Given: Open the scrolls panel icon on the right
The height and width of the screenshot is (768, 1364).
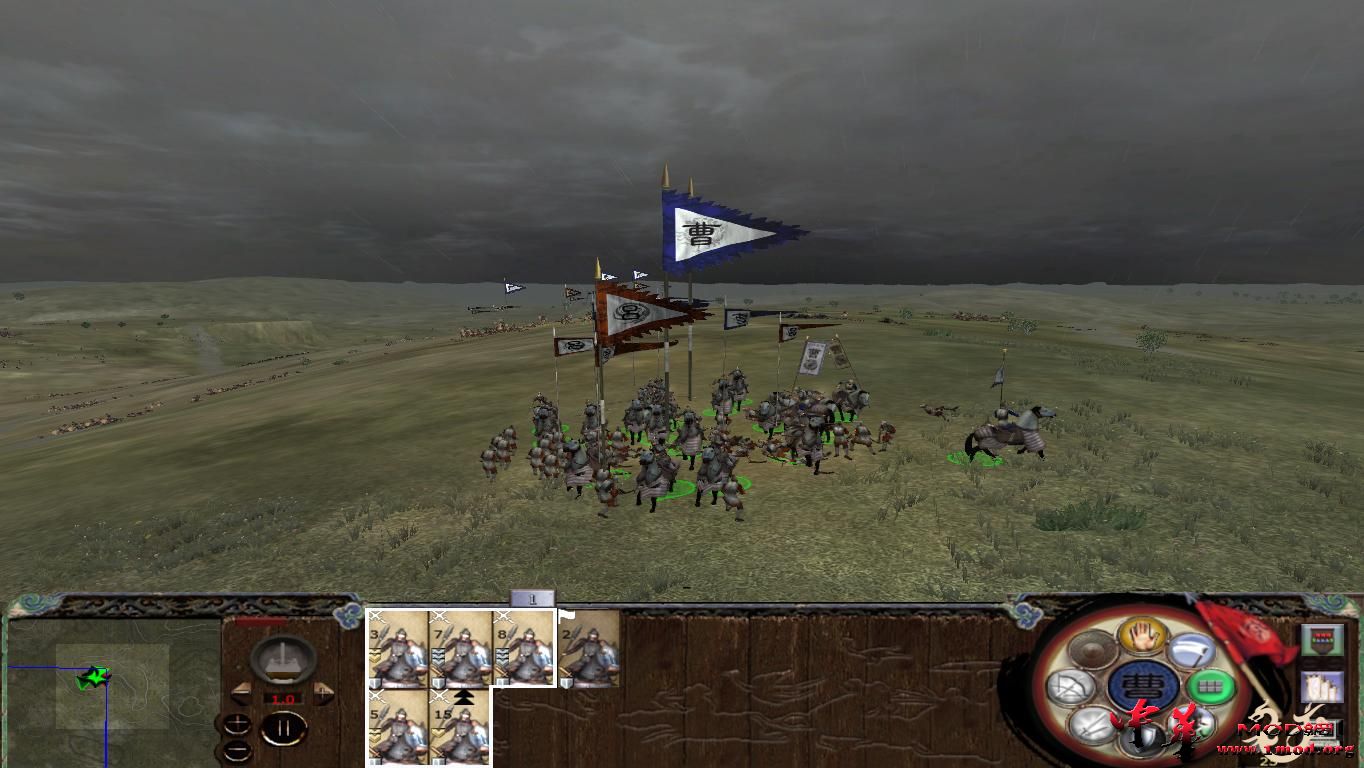Looking at the screenshot, I should 1322,686.
